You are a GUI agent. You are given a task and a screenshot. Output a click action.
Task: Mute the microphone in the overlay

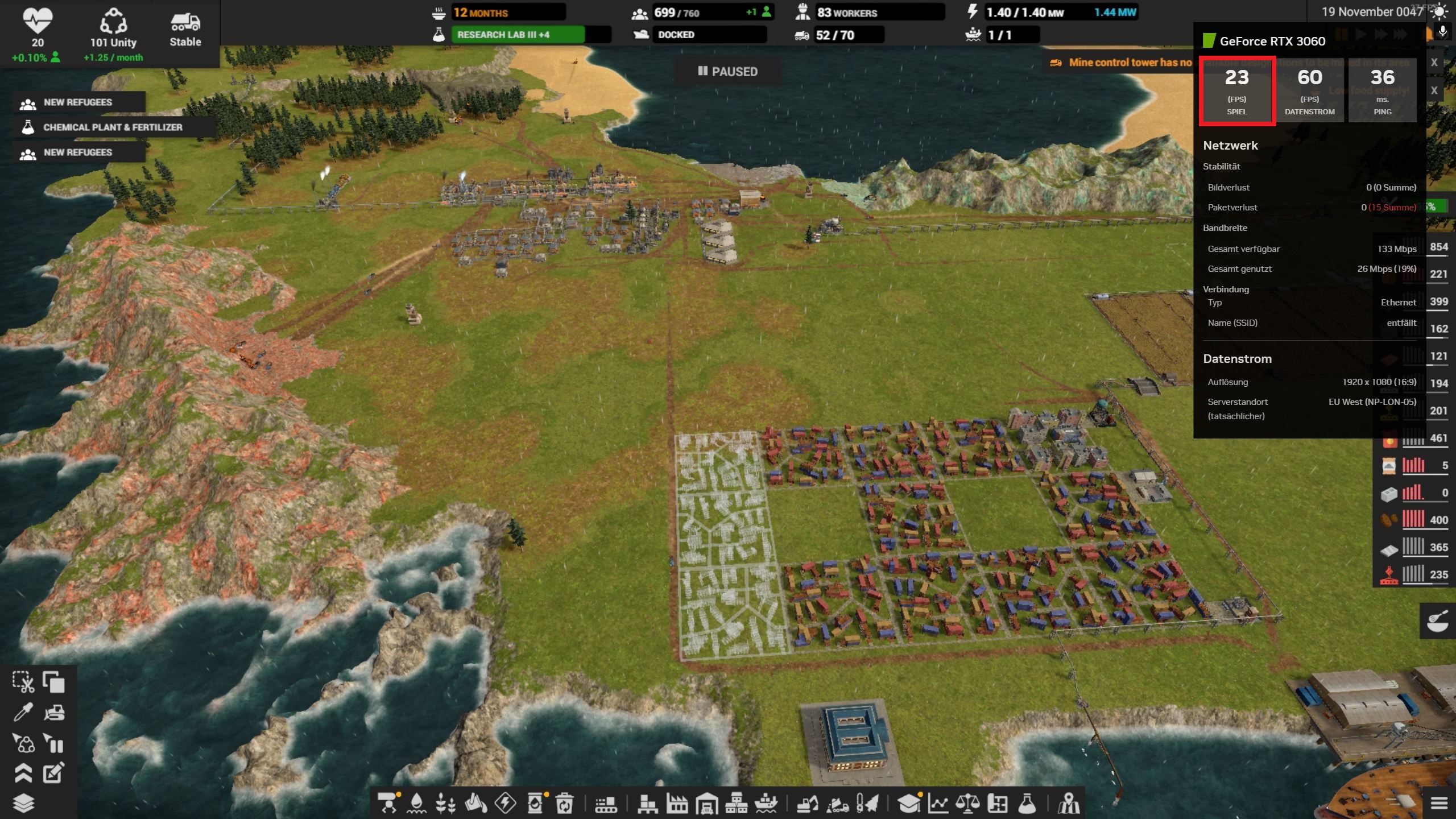pos(1443,32)
